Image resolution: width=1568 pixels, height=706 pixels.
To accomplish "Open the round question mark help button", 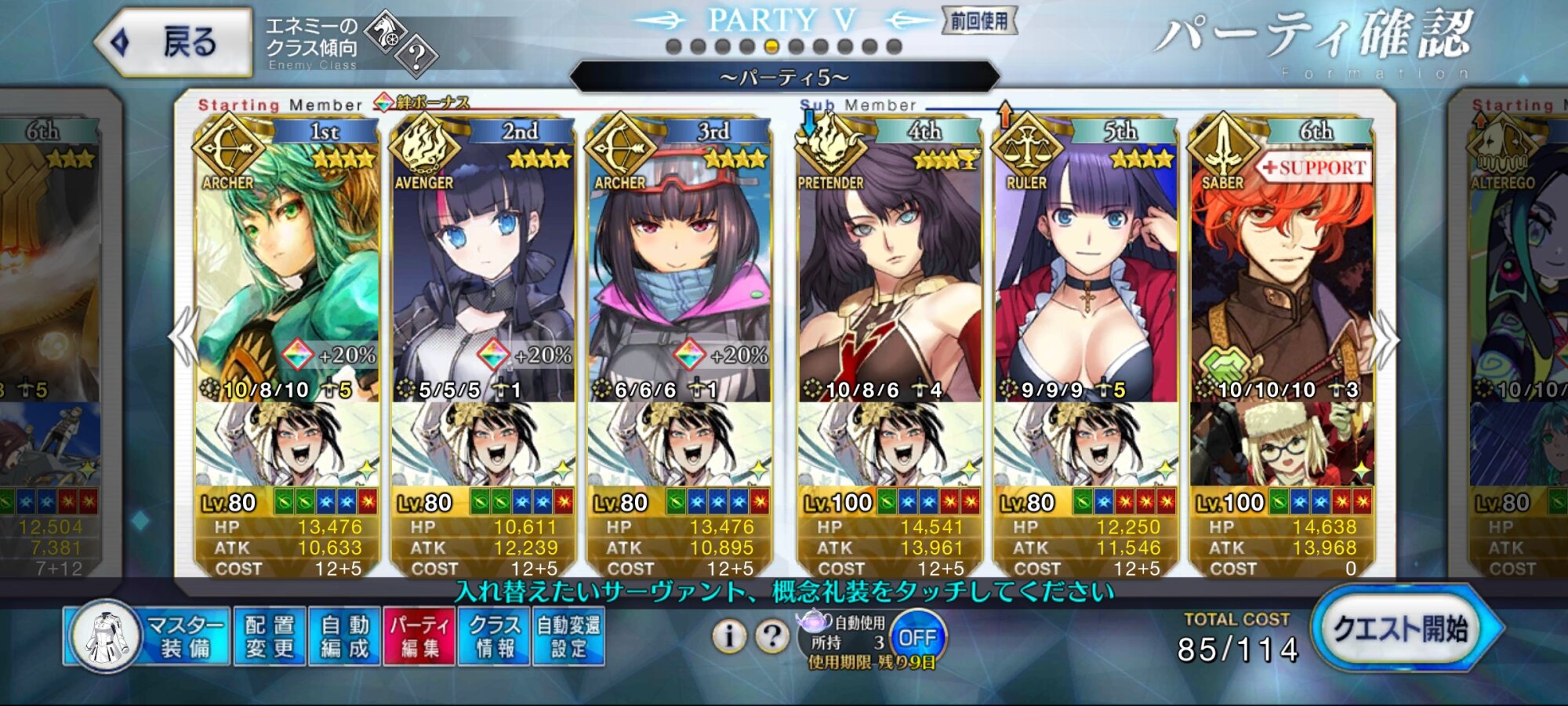I will tap(772, 636).
